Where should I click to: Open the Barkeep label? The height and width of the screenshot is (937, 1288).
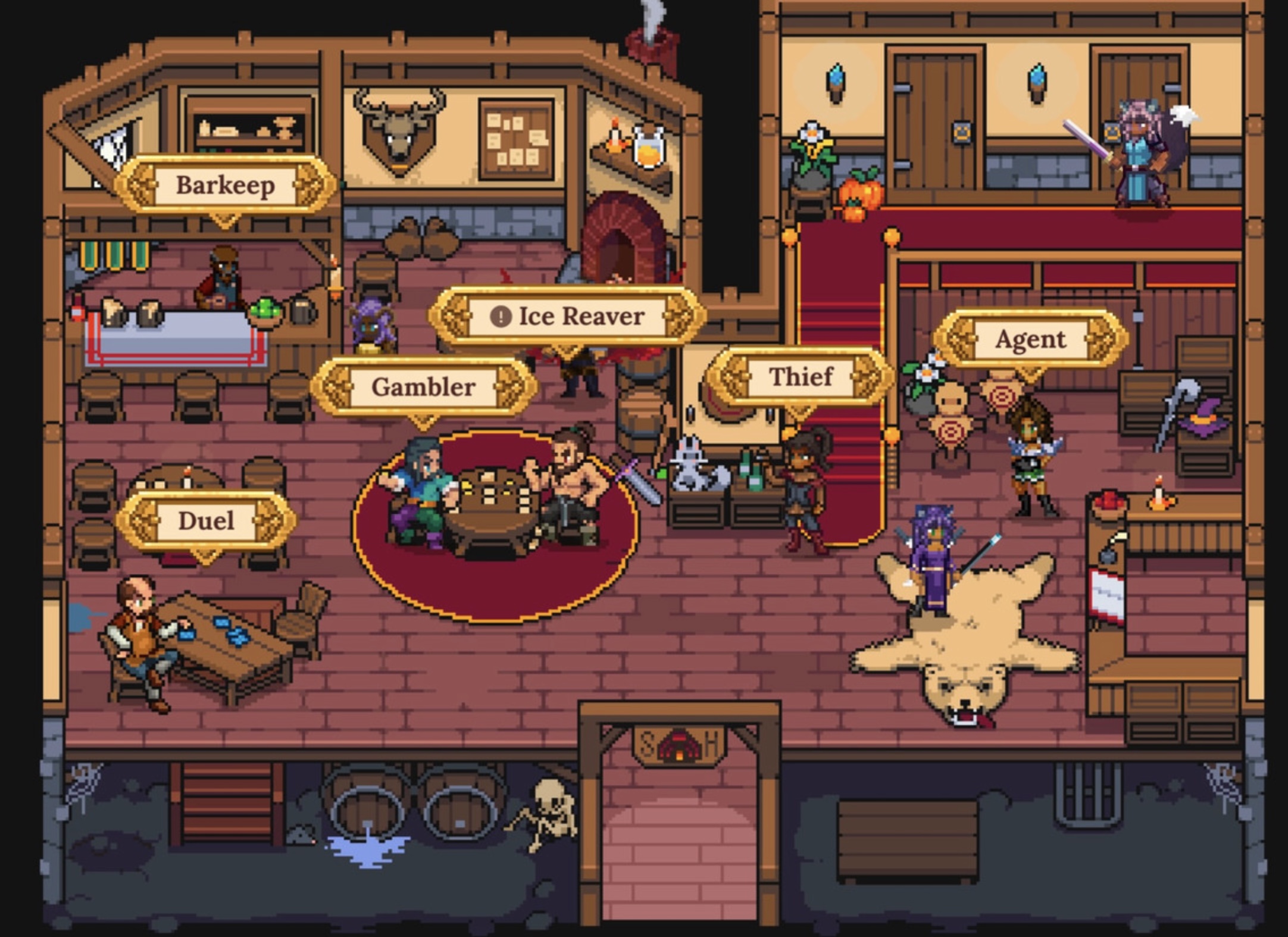[225, 185]
